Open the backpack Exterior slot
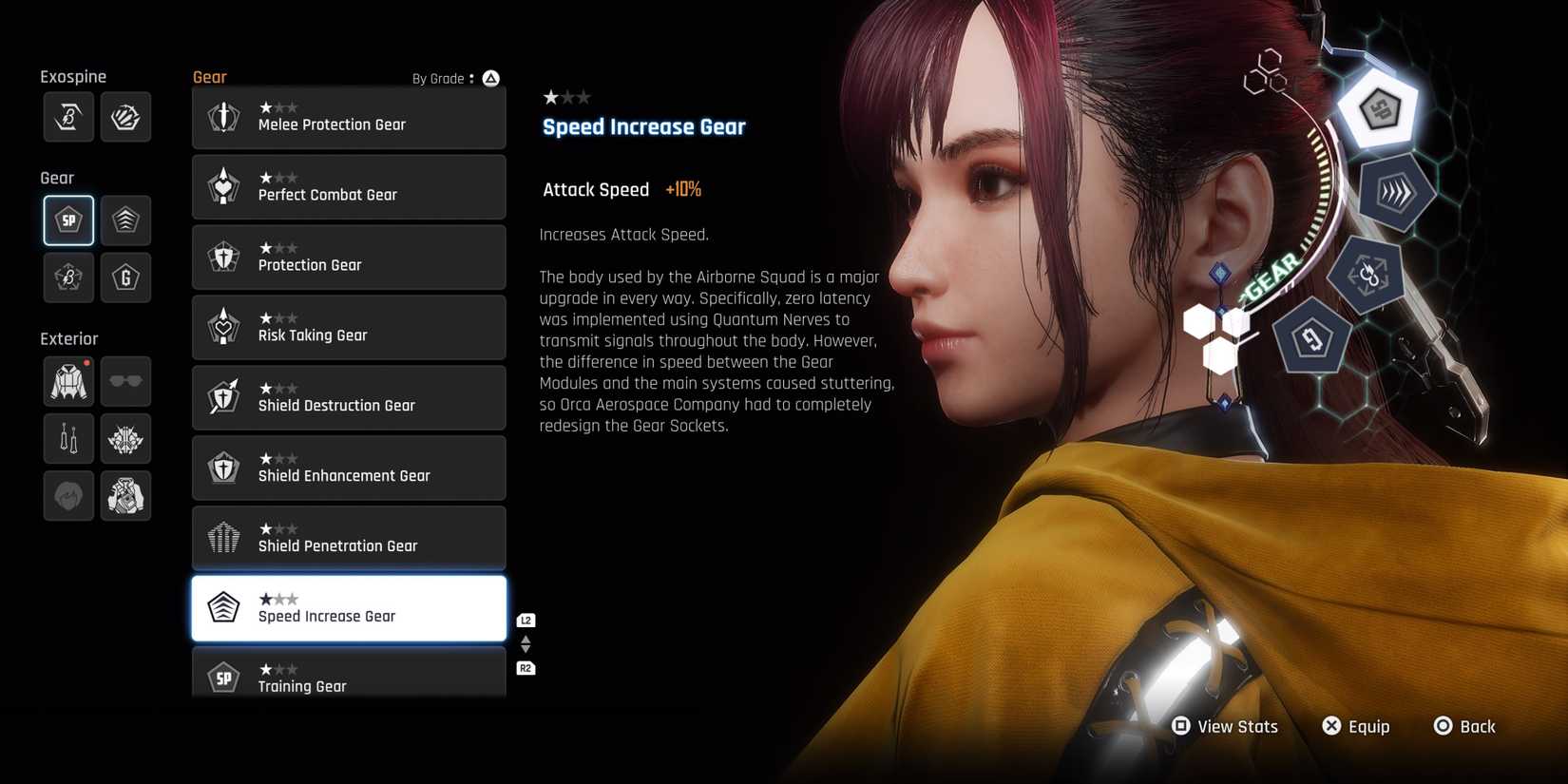The width and height of the screenshot is (1568, 784). tap(125, 495)
